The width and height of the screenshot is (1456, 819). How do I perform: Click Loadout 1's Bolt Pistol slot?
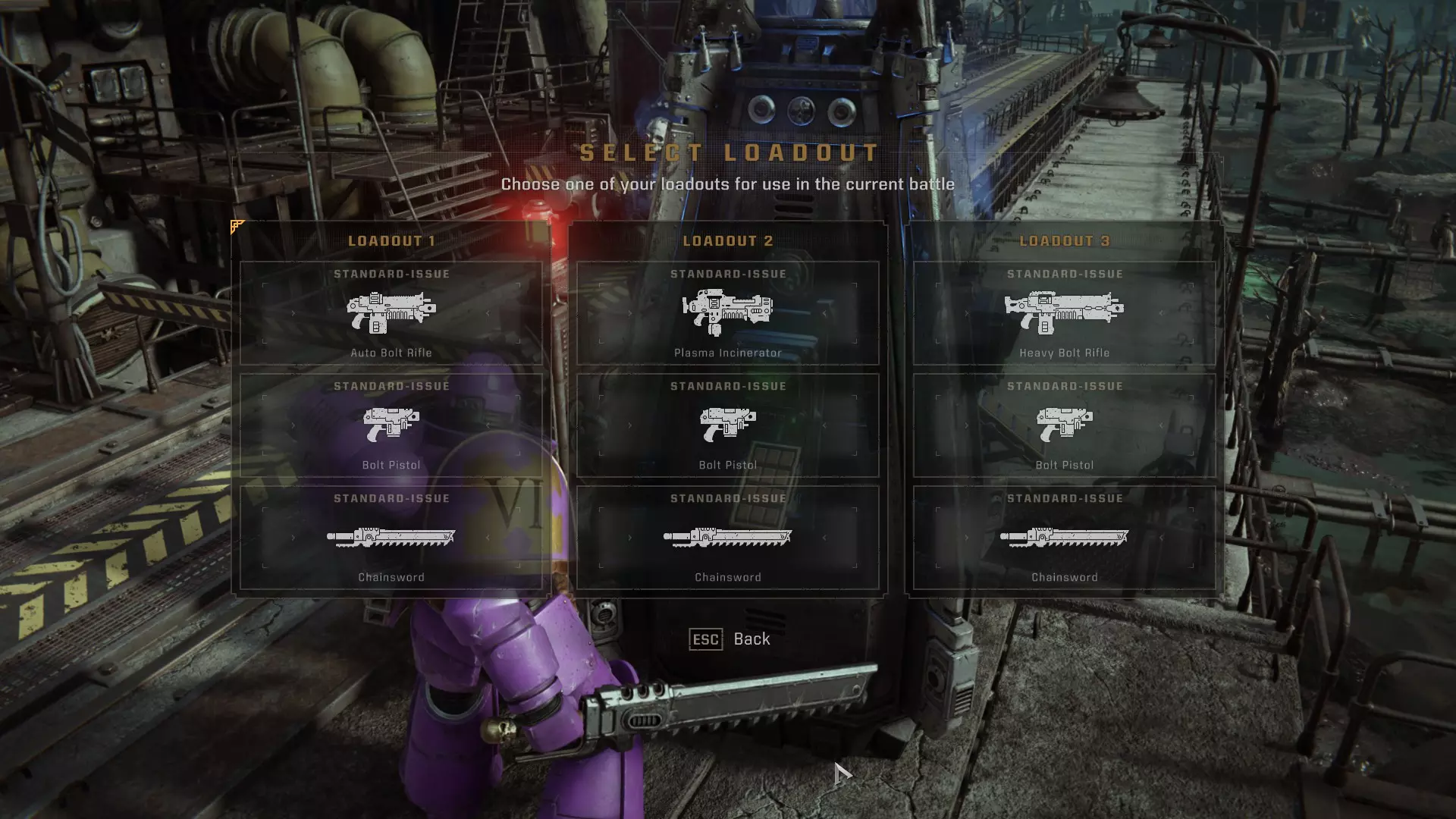point(391,425)
